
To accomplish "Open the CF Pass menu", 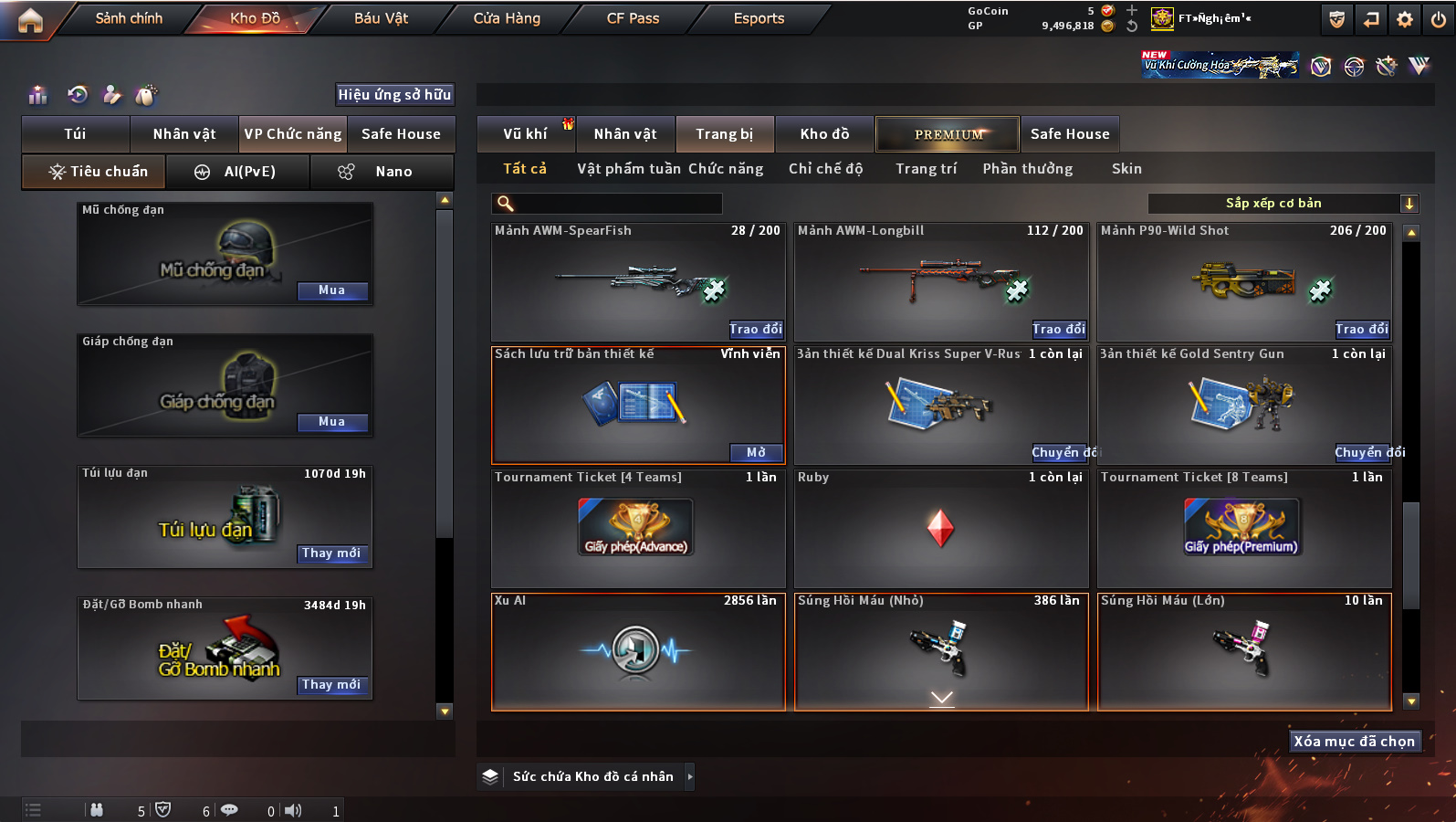I will pyautogui.click(x=633, y=18).
